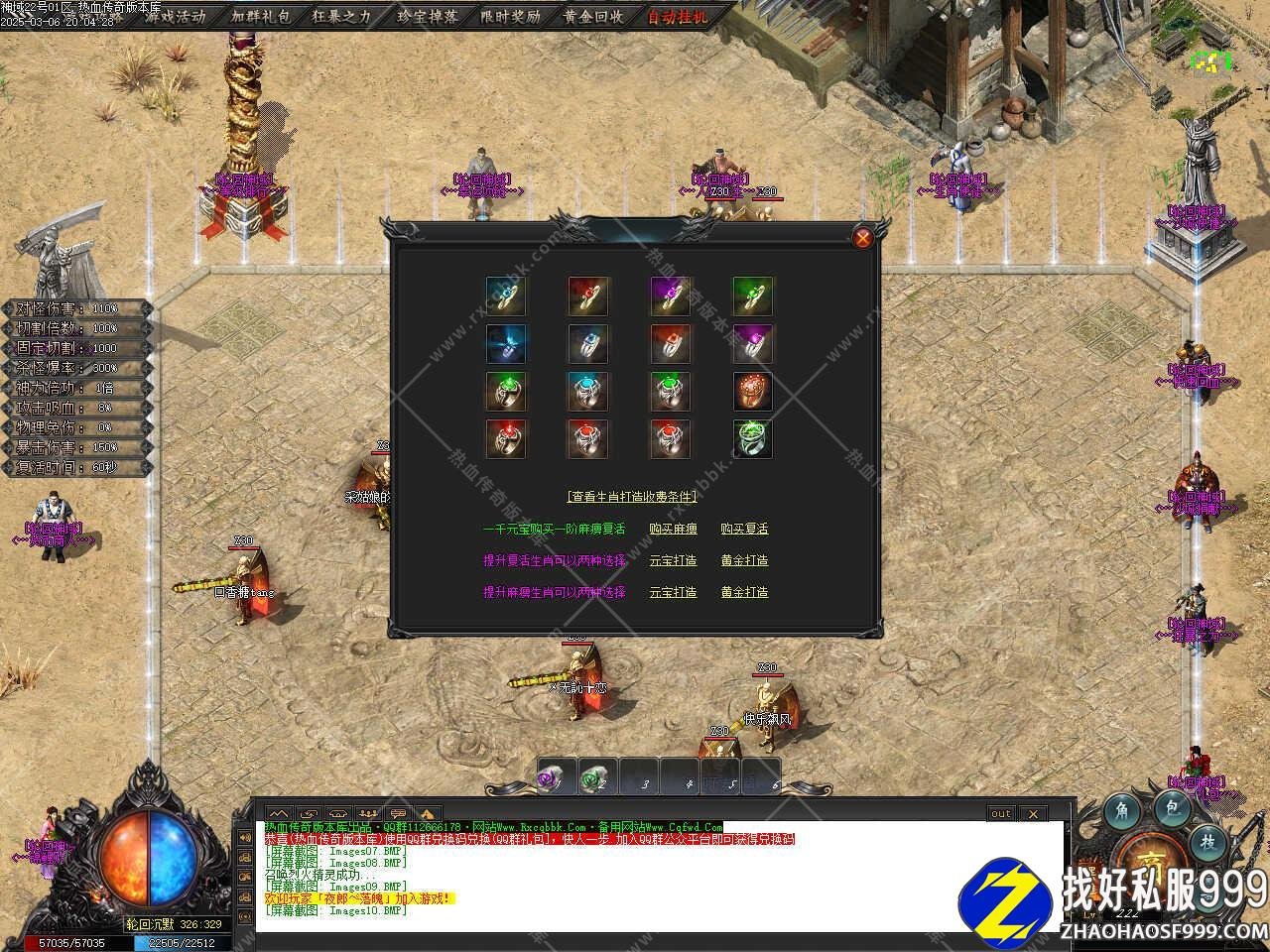Close the zodiac forging dialog
The width and height of the screenshot is (1270, 952).
pyautogui.click(x=863, y=237)
